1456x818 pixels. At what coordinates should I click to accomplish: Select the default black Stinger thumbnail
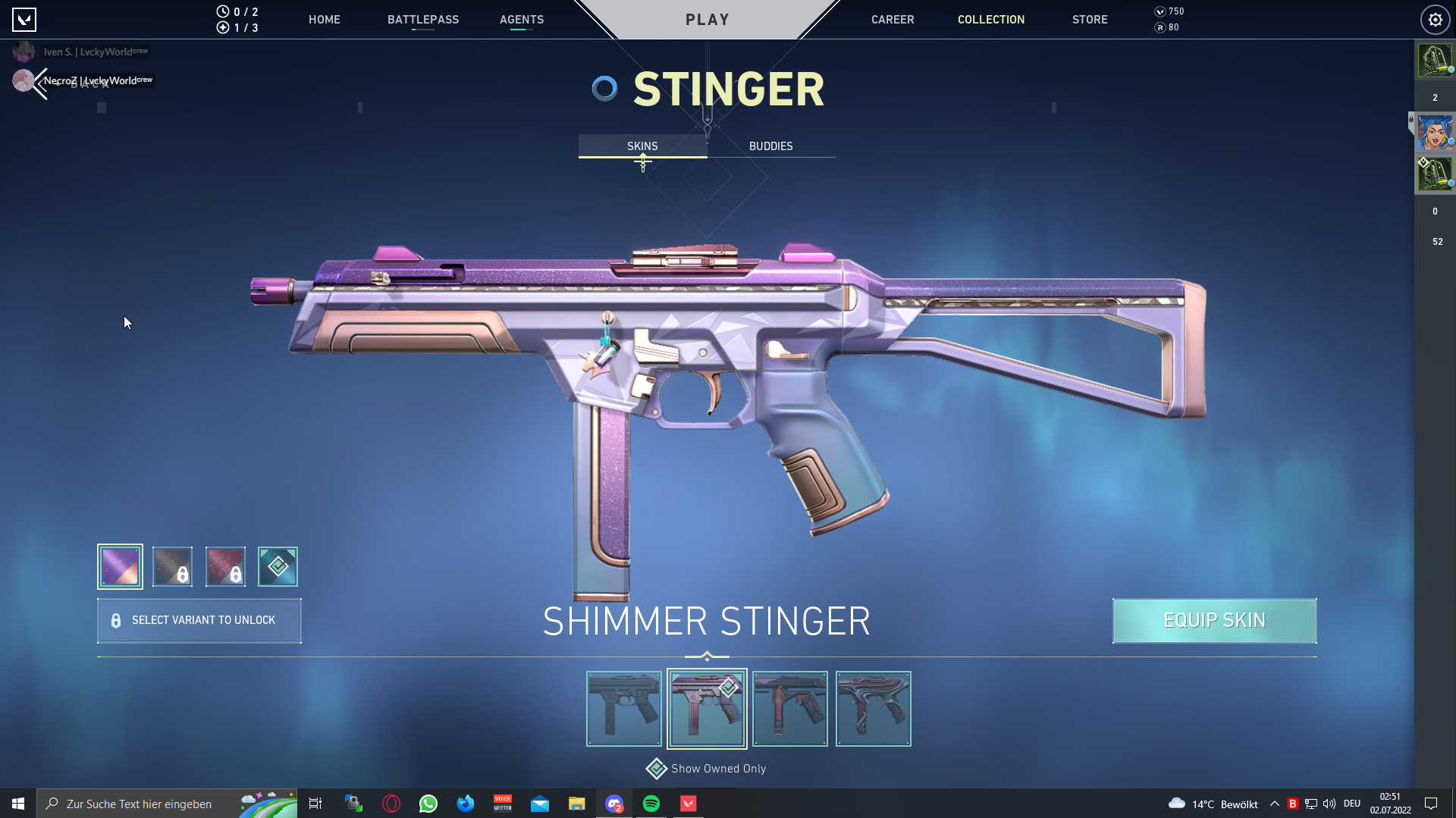[623, 708]
